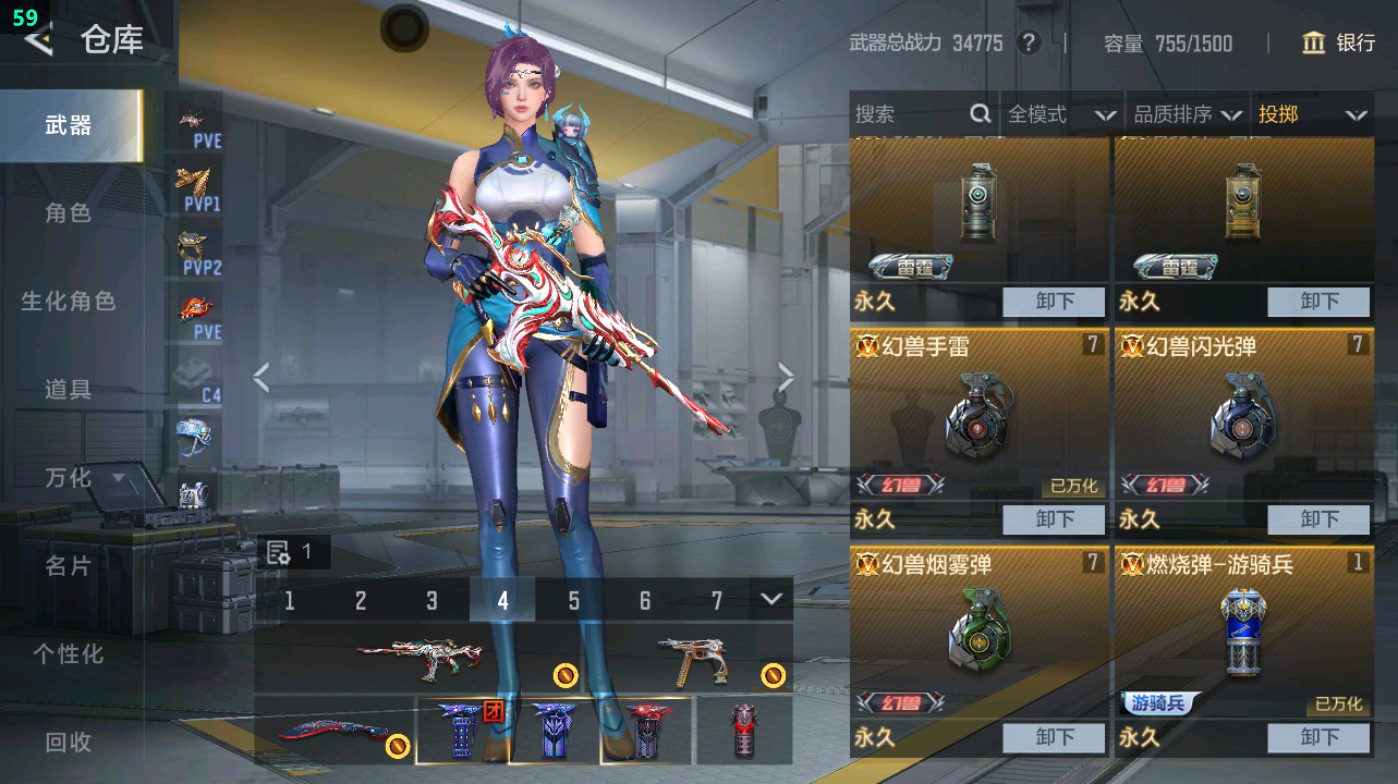The height and width of the screenshot is (784, 1398).
Task: Open the bank by clicking 银行 icon
Action: pyautogui.click(x=1340, y=44)
